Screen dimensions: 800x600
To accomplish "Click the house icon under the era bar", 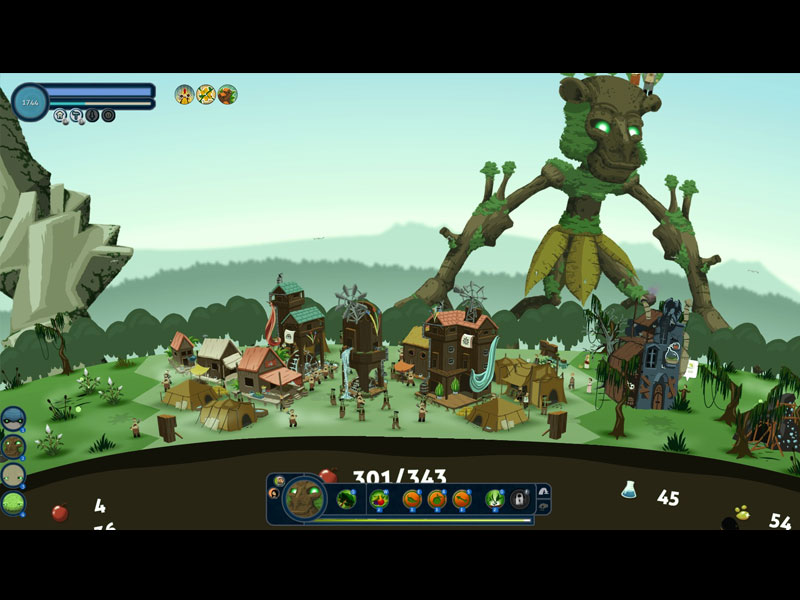I will tap(60, 115).
